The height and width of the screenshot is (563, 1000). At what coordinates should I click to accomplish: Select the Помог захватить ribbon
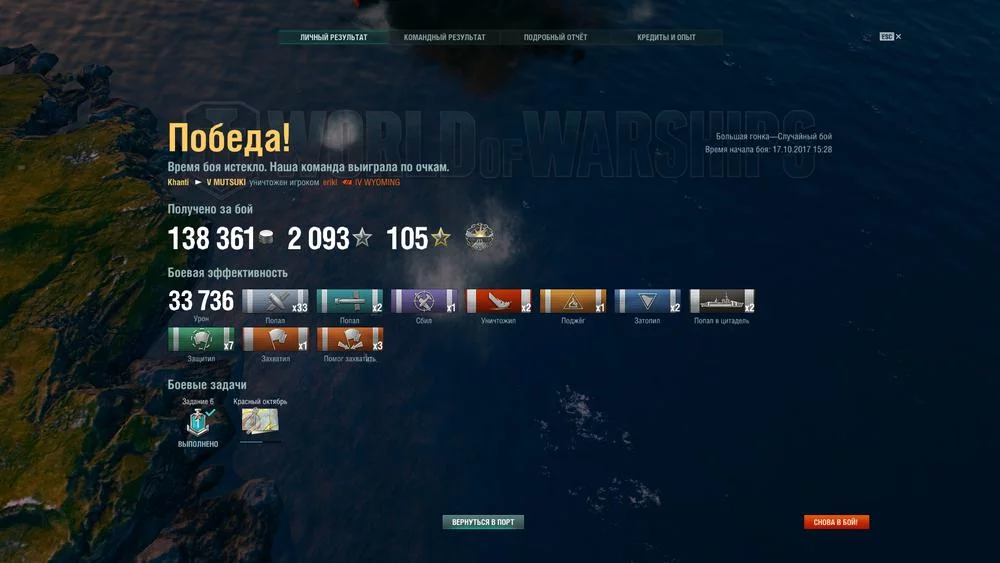pyautogui.click(x=350, y=340)
